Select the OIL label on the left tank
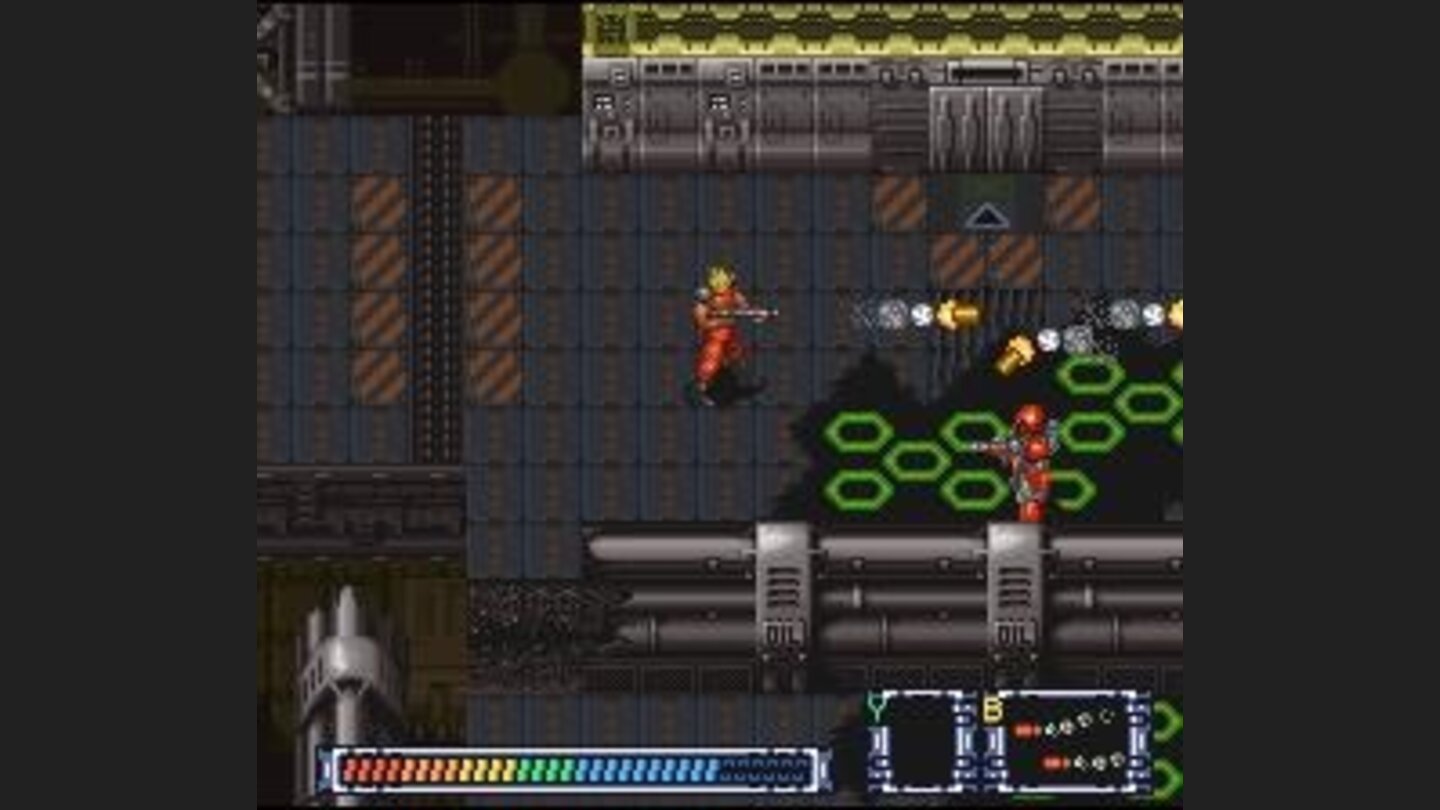 pyautogui.click(x=781, y=633)
